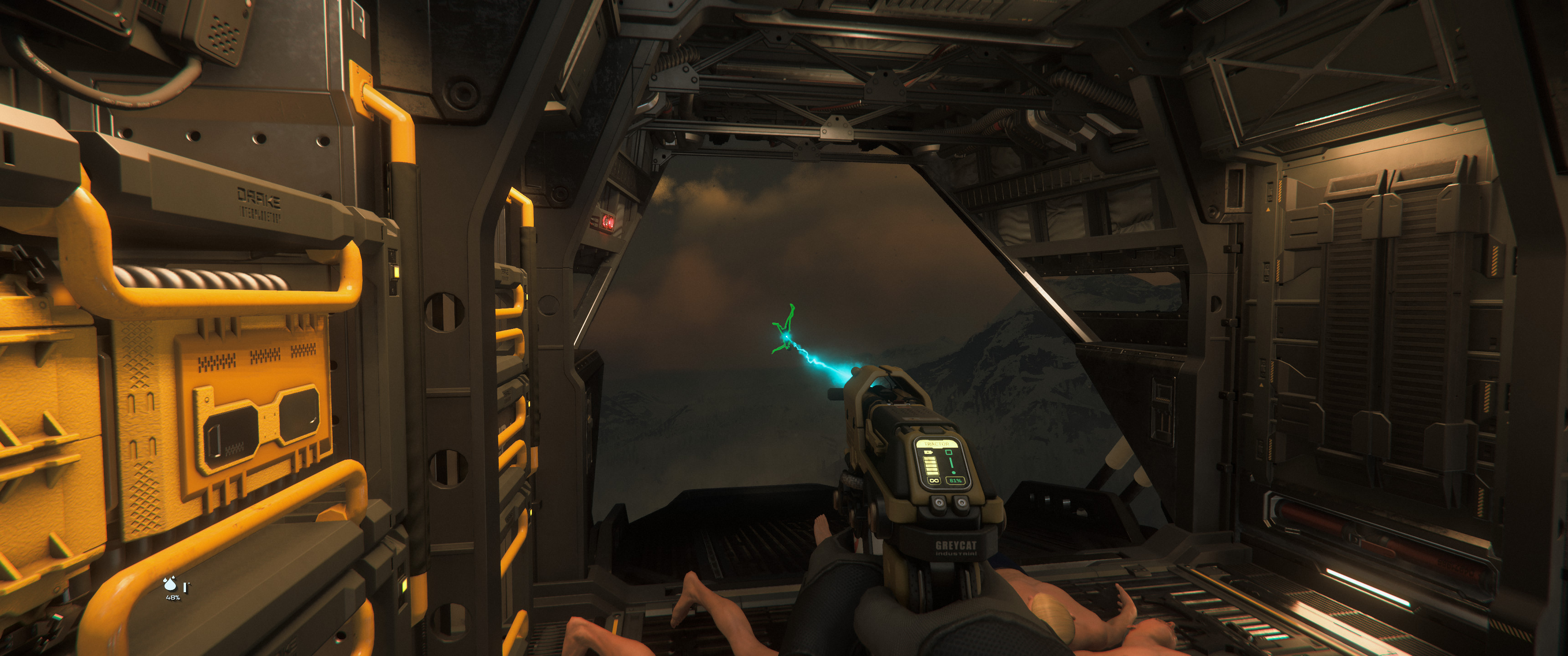Viewport: 1568px width, 656px height.
Task: Select the TRACTOR mode label on the tool display
Action: pyautogui.click(x=937, y=444)
